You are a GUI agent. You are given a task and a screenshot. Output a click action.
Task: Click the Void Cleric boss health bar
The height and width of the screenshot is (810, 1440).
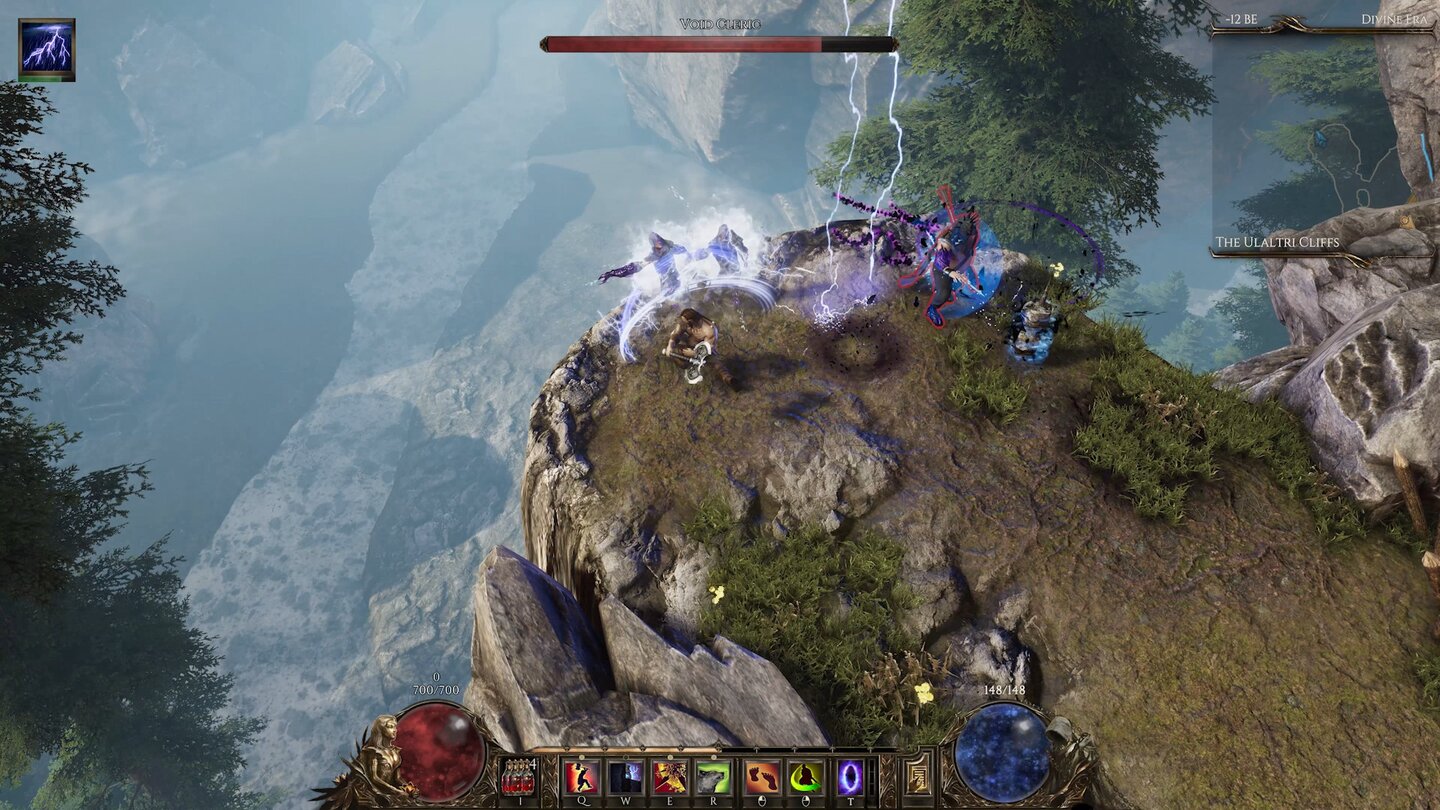(x=715, y=42)
